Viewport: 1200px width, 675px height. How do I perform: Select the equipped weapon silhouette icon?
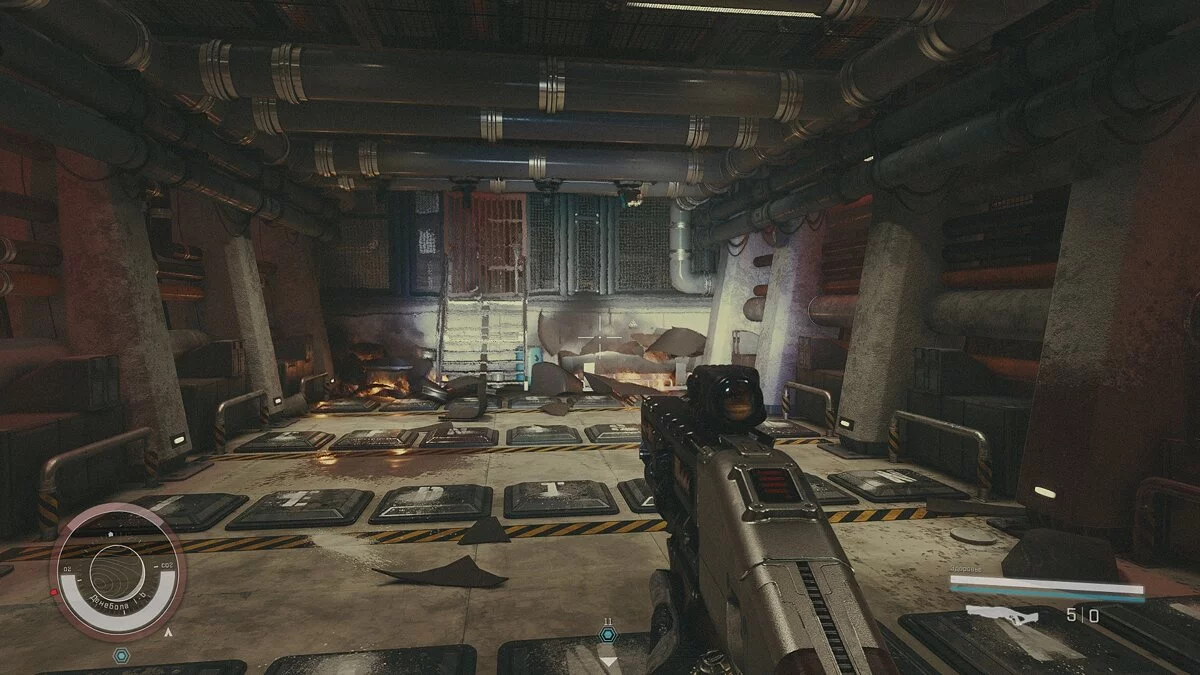point(1001,614)
